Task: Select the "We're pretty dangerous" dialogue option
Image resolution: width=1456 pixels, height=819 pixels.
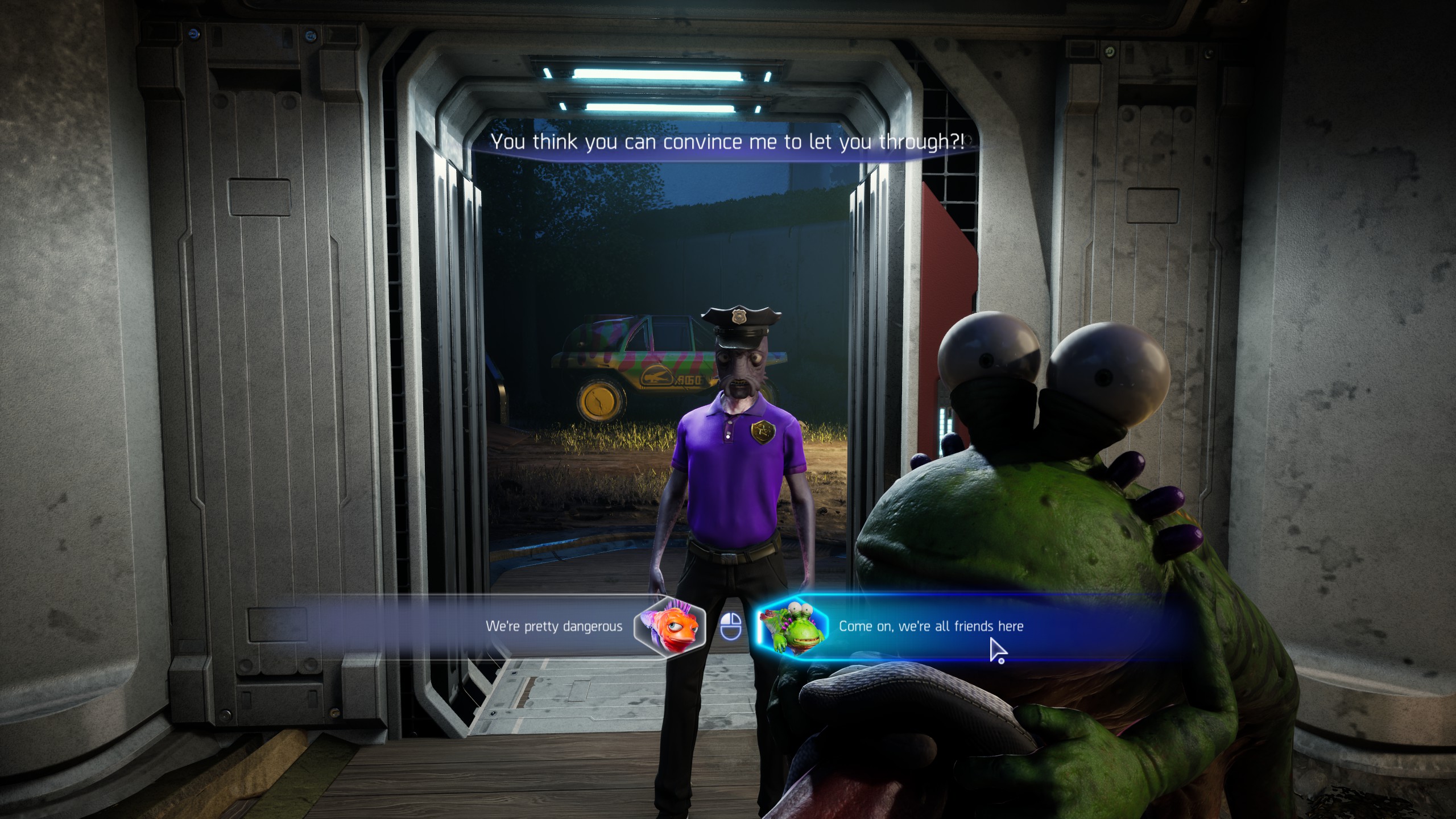Action: point(553,627)
